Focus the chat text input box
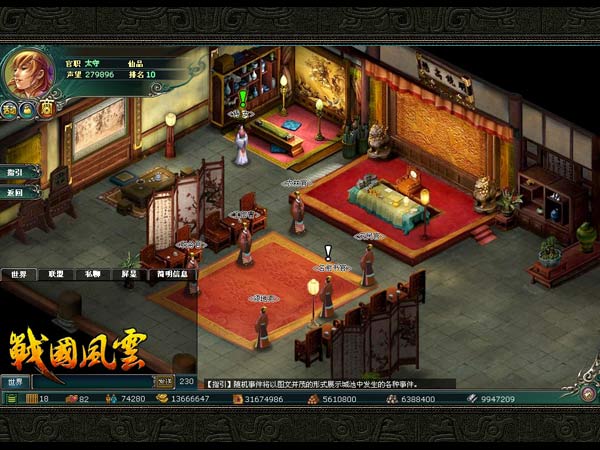 [x=92, y=381]
